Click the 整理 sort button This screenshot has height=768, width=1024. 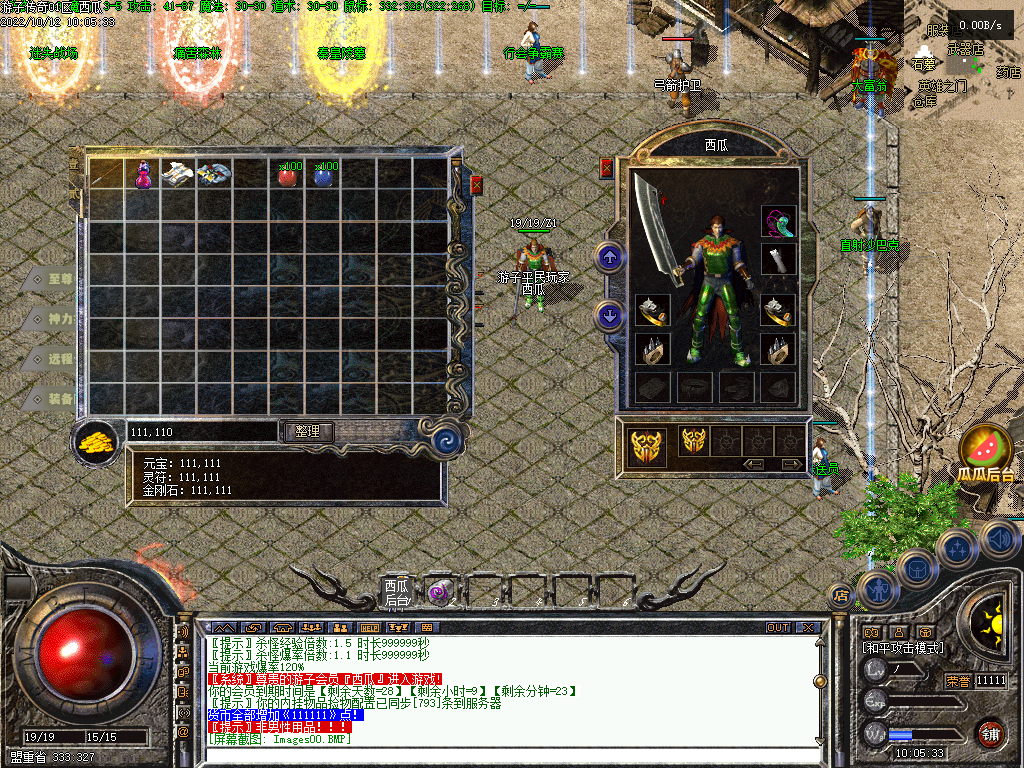click(x=308, y=432)
